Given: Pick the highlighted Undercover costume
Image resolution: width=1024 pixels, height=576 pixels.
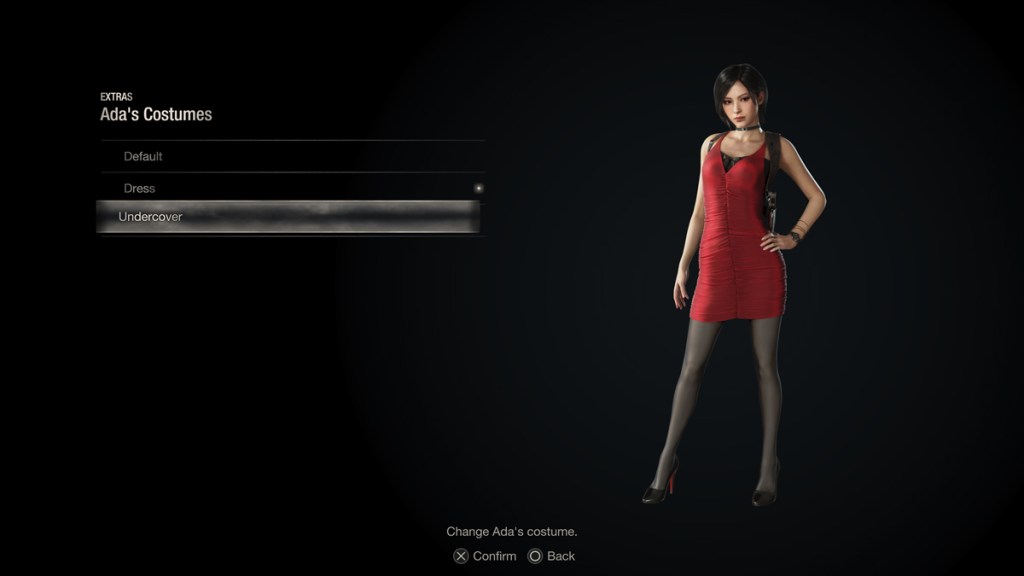Looking at the screenshot, I should [x=150, y=217].
